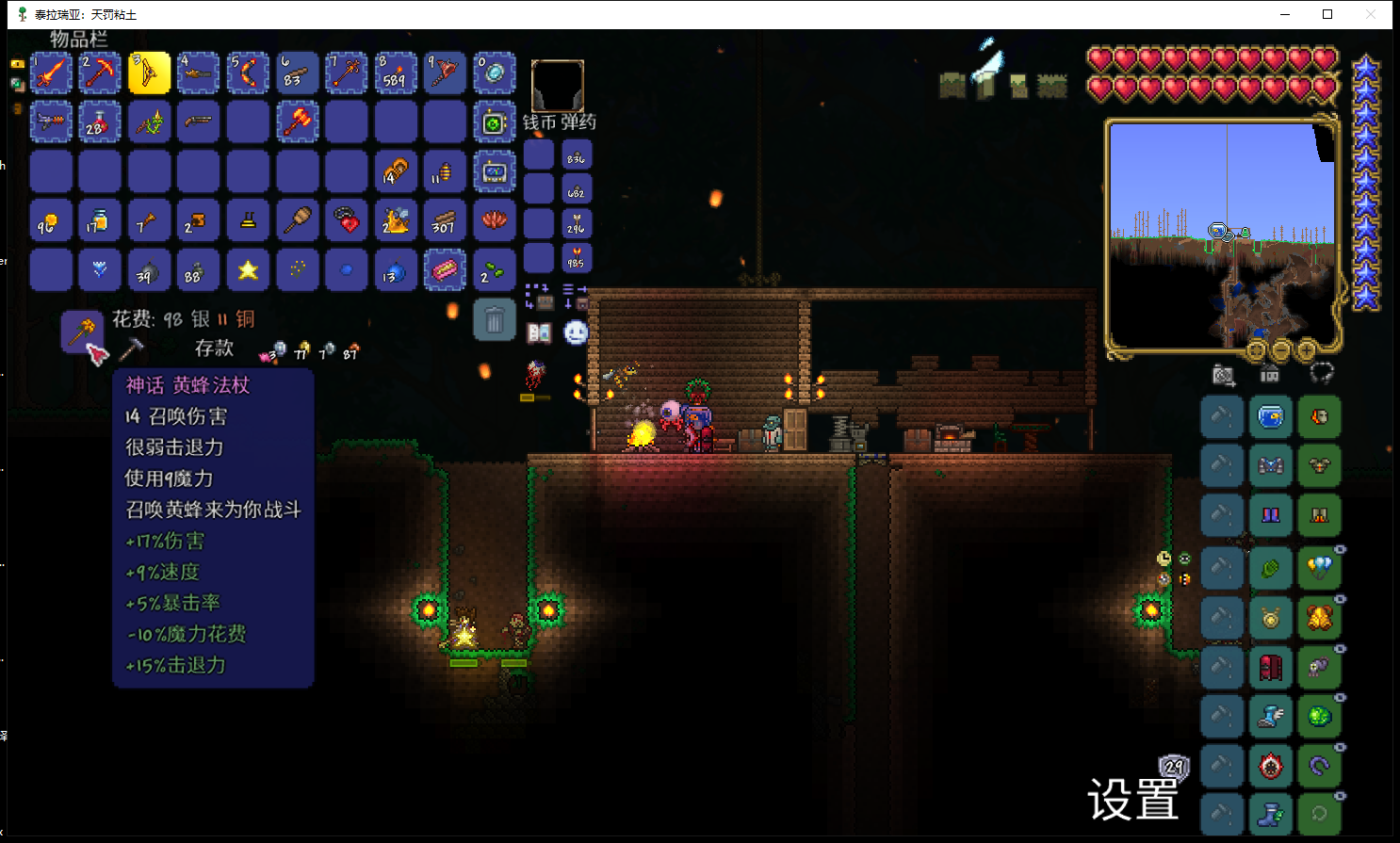Open the trash can slot
This screenshot has height=843, width=1400.
494,320
